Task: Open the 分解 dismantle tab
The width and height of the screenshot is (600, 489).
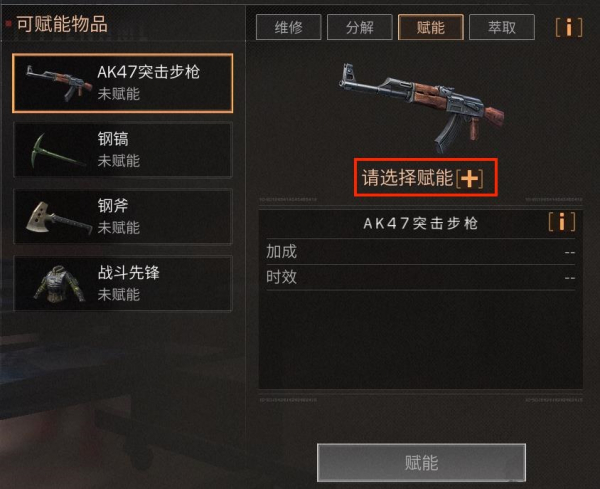Action: (359, 27)
